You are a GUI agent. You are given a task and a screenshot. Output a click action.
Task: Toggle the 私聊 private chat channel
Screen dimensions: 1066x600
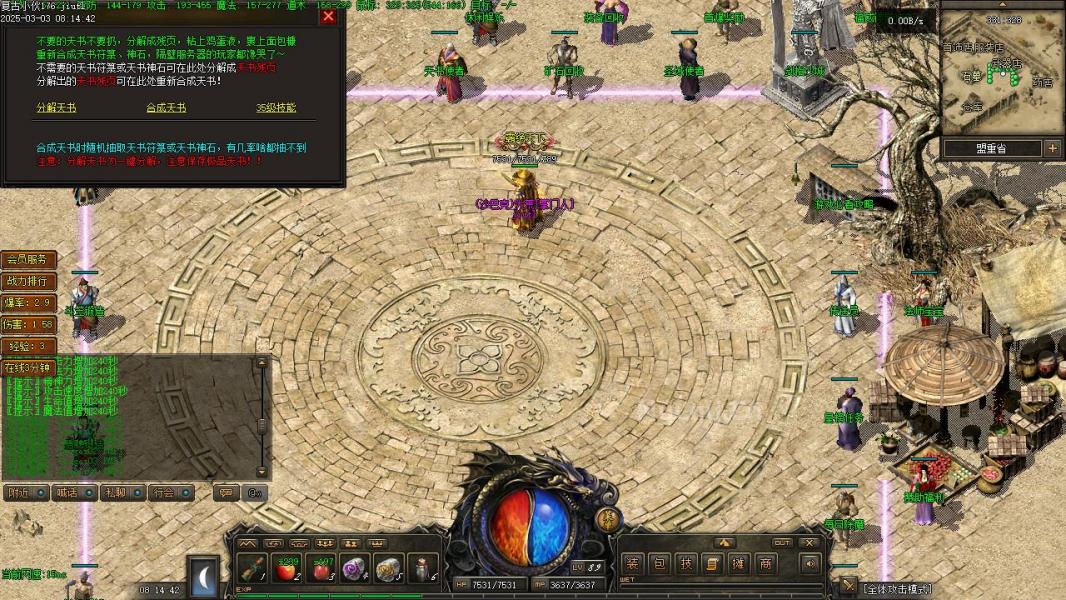pyautogui.click(x=122, y=492)
